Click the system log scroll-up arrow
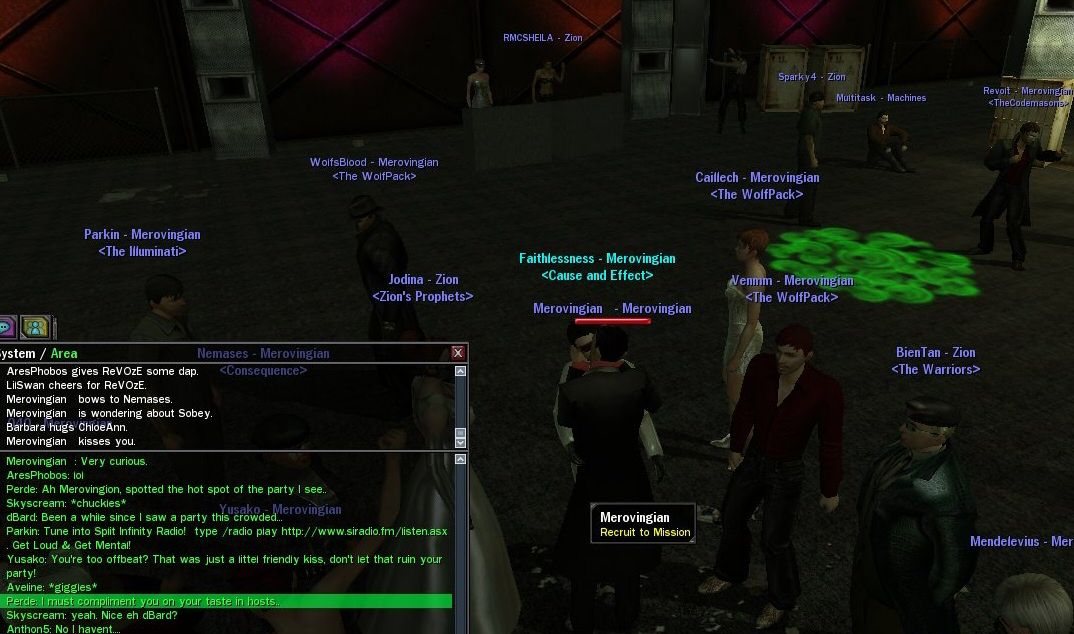The width and height of the screenshot is (1074, 634). coord(460,371)
